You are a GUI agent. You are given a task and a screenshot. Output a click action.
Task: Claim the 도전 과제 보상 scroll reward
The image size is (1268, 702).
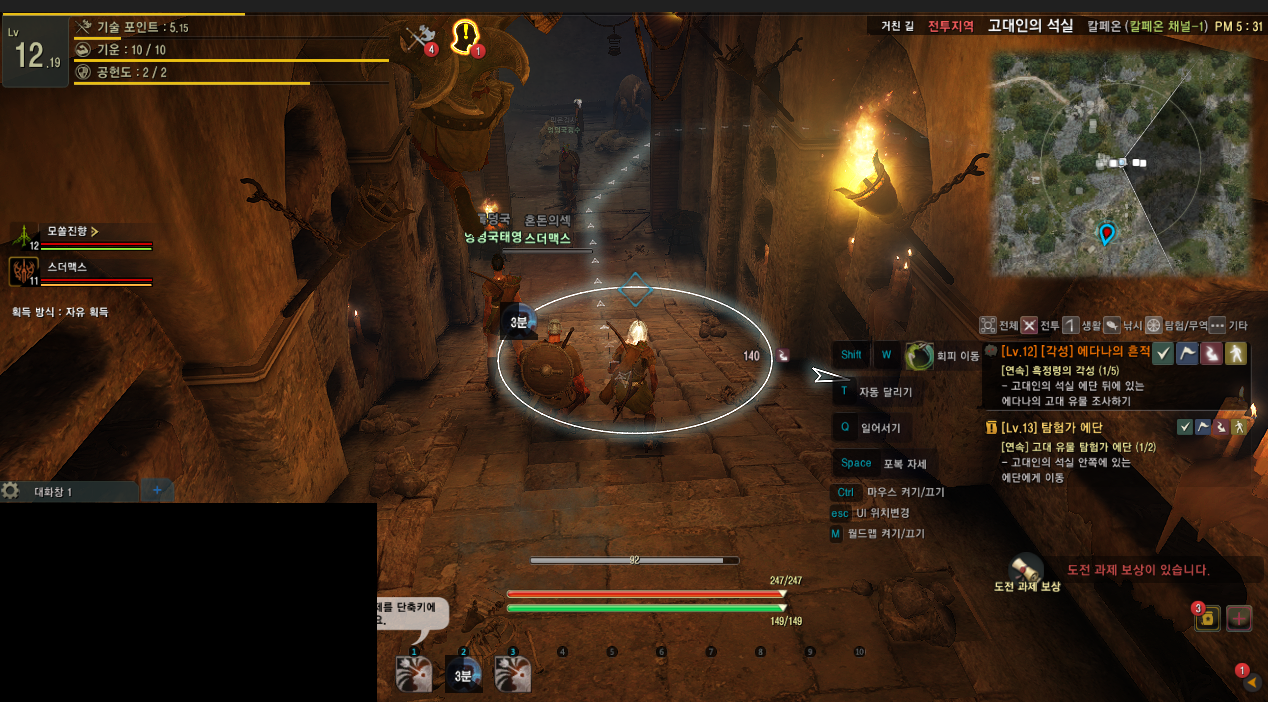click(1027, 568)
